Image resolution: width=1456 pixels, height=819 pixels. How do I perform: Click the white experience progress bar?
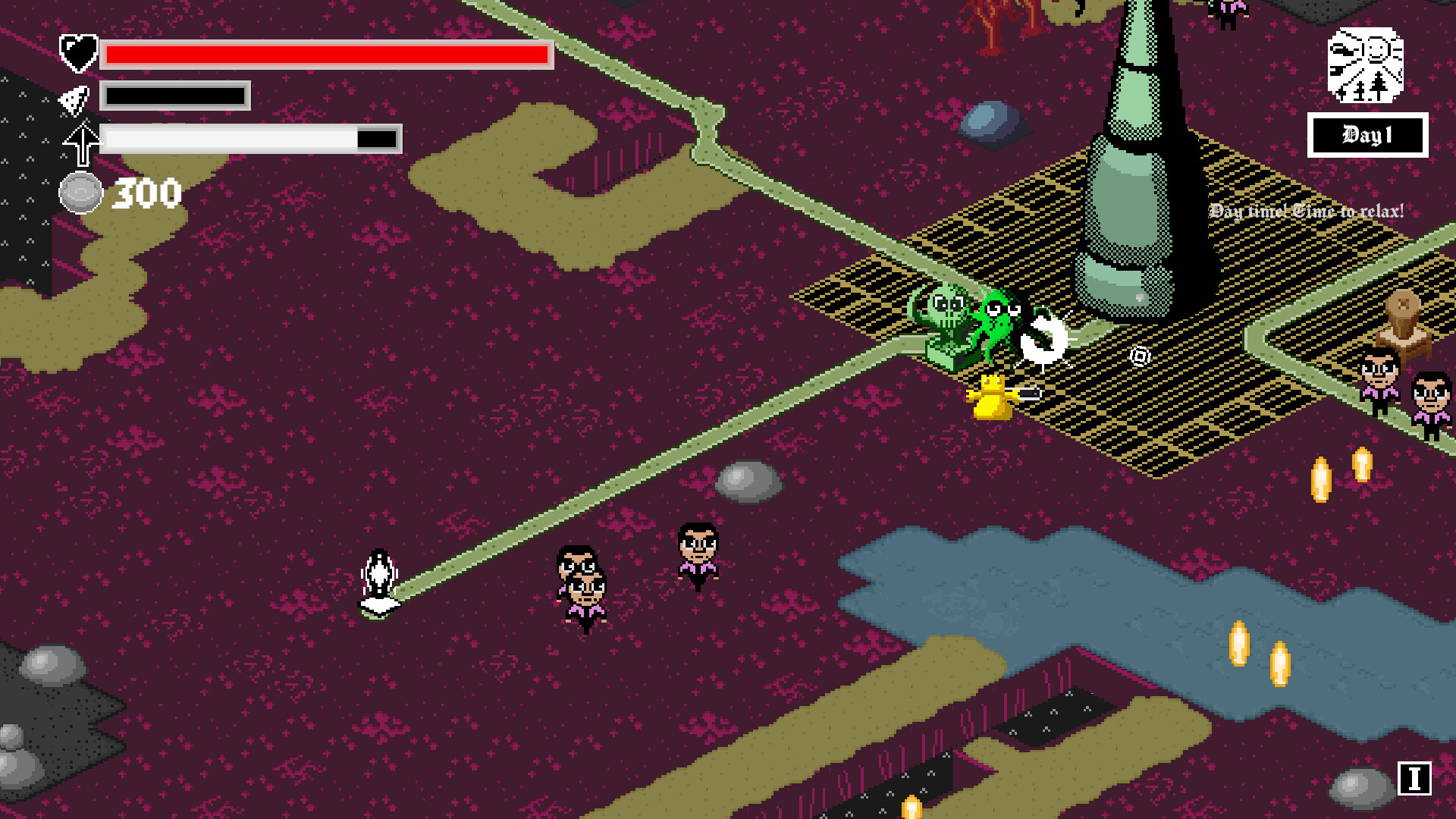coord(250,140)
